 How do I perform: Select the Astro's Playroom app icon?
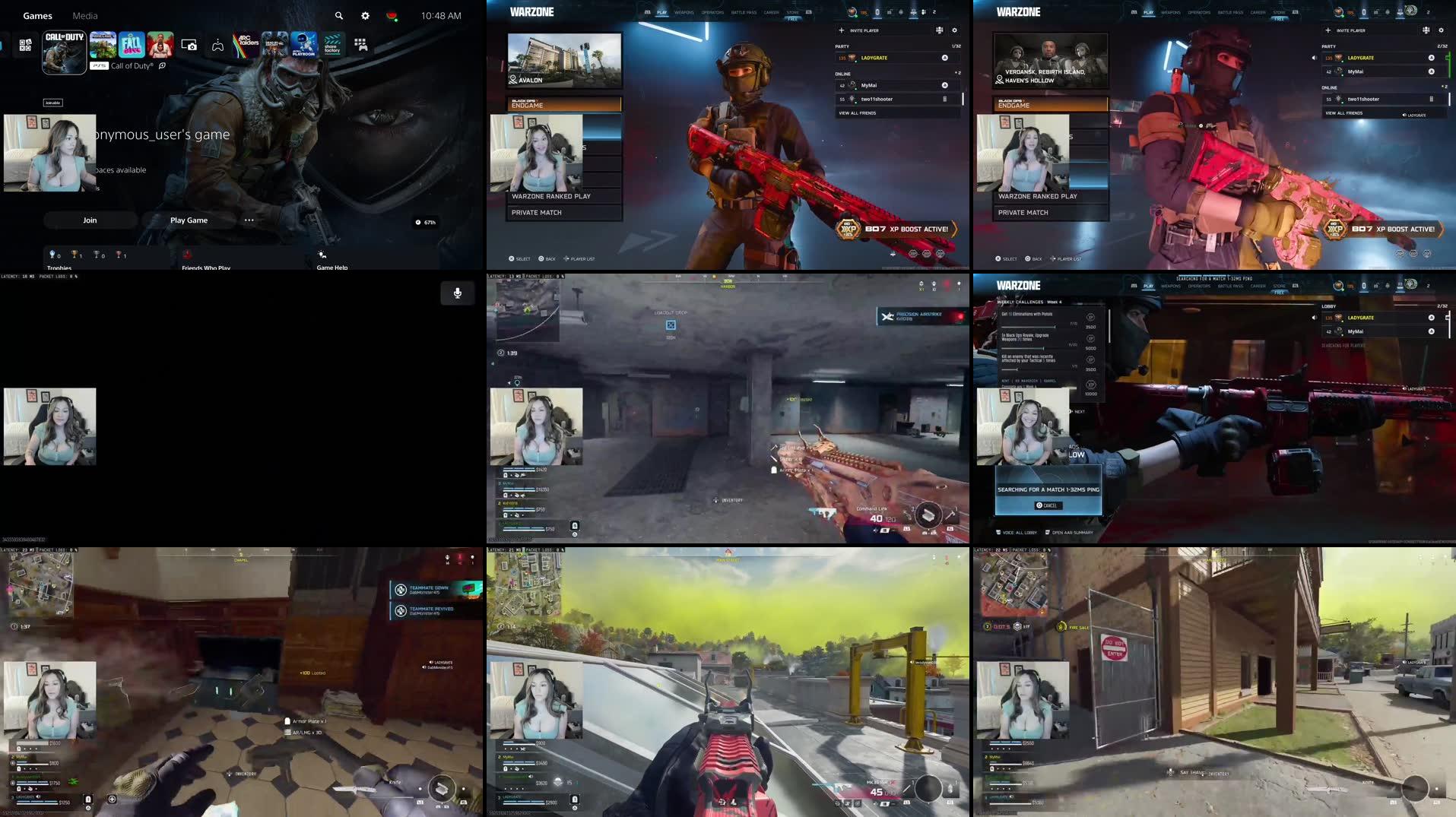click(x=303, y=44)
